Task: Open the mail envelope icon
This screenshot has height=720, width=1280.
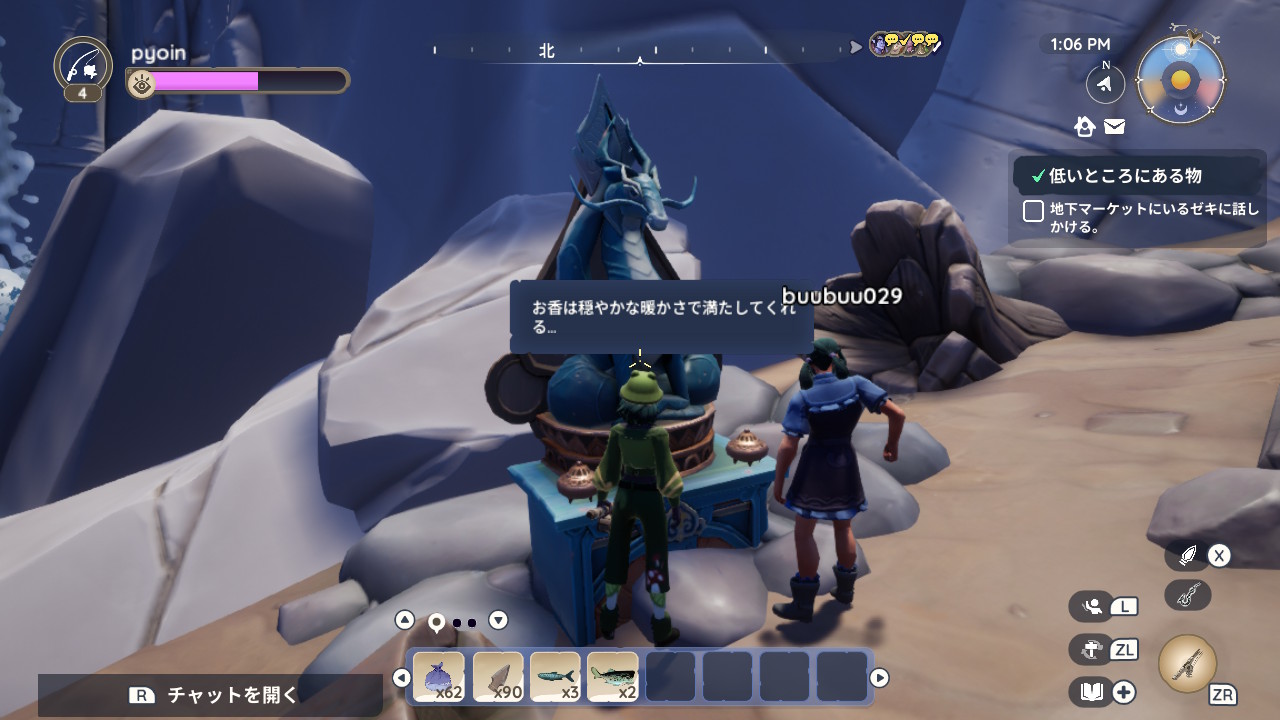Action: (1114, 126)
